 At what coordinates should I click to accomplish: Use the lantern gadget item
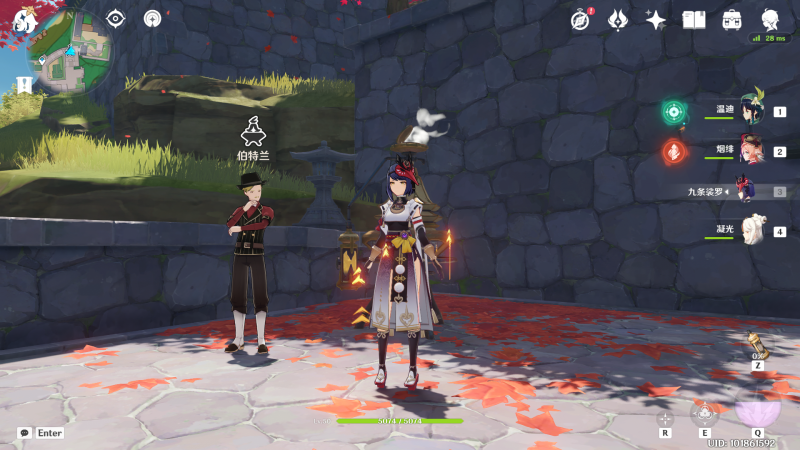[757, 346]
